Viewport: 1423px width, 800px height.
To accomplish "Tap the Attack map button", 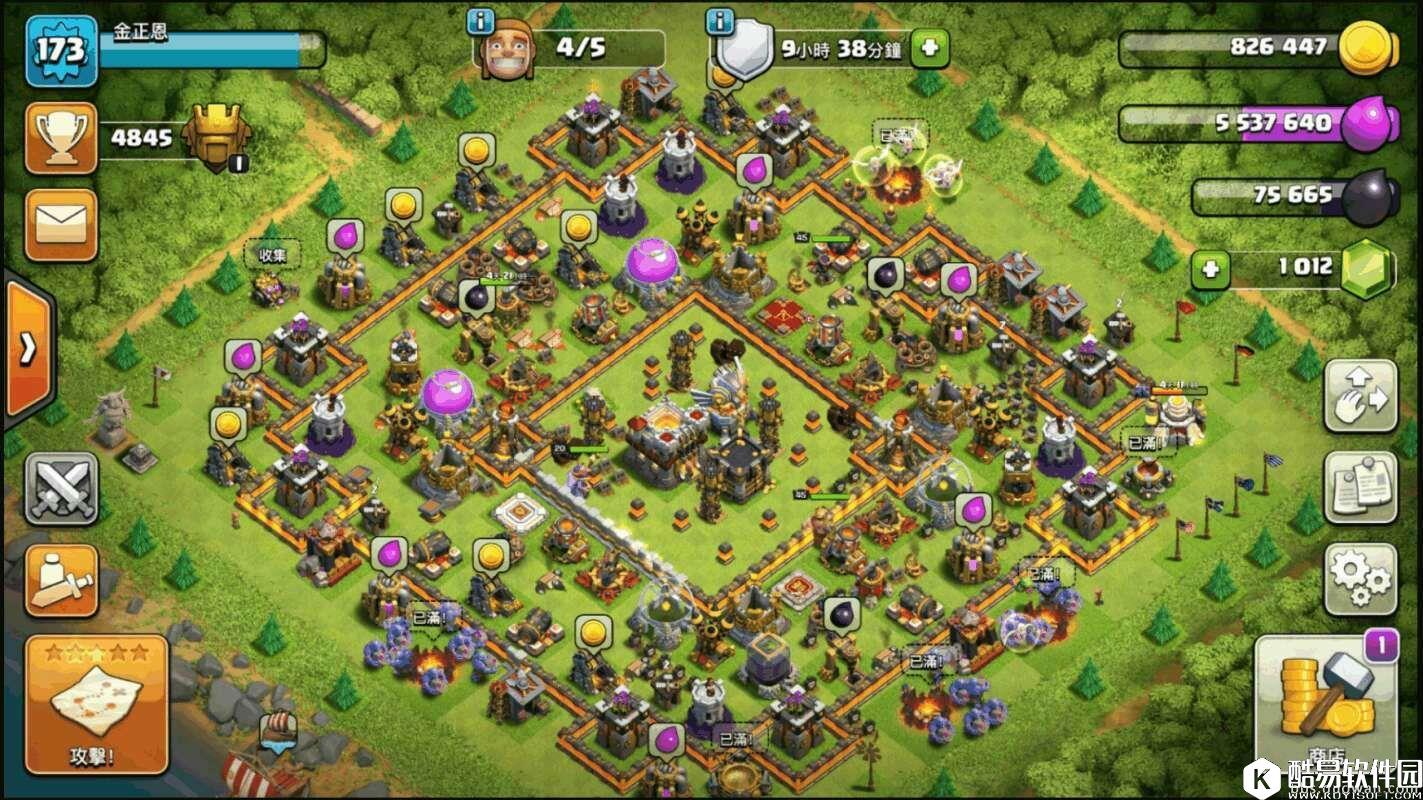I will (96, 703).
